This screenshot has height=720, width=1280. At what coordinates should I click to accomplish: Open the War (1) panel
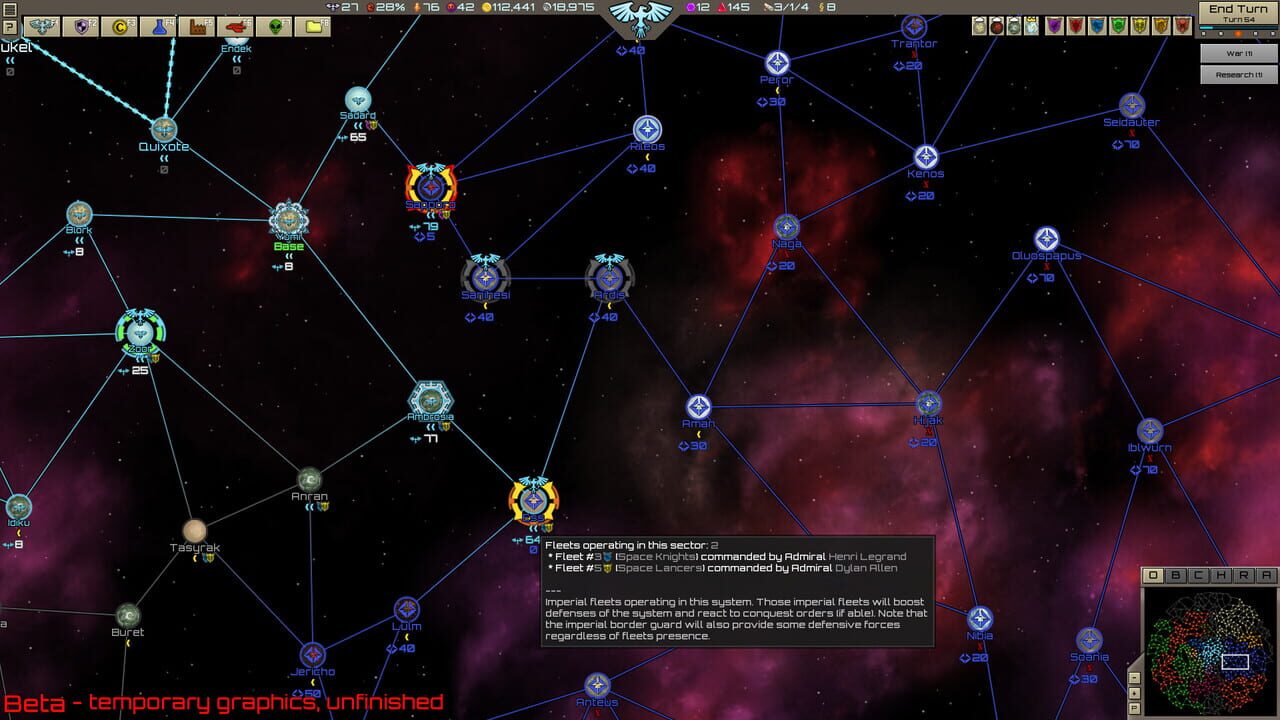pos(1237,51)
